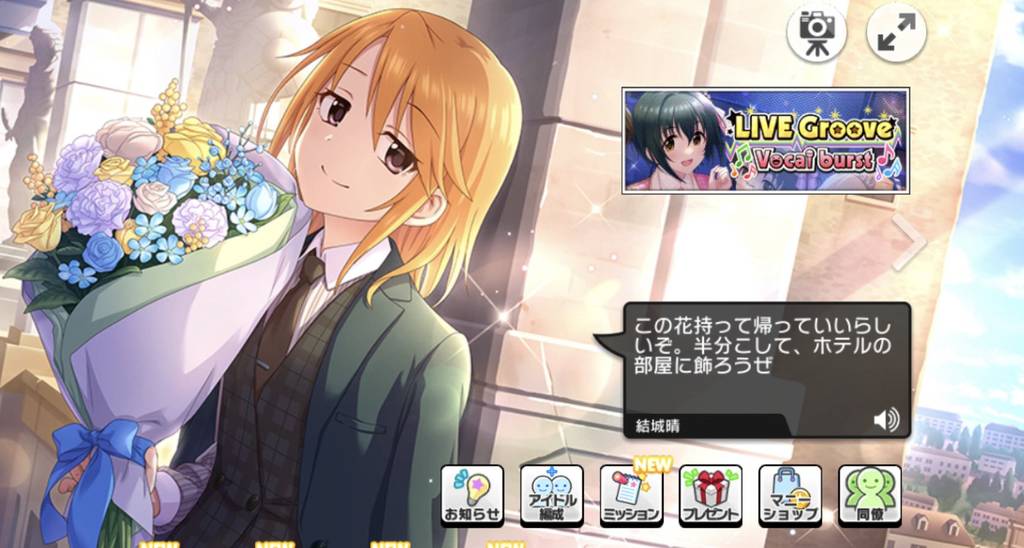This screenshot has width=1024, height=548.
Task: Open the マニーショップ money shop
Action: (790, 495)
